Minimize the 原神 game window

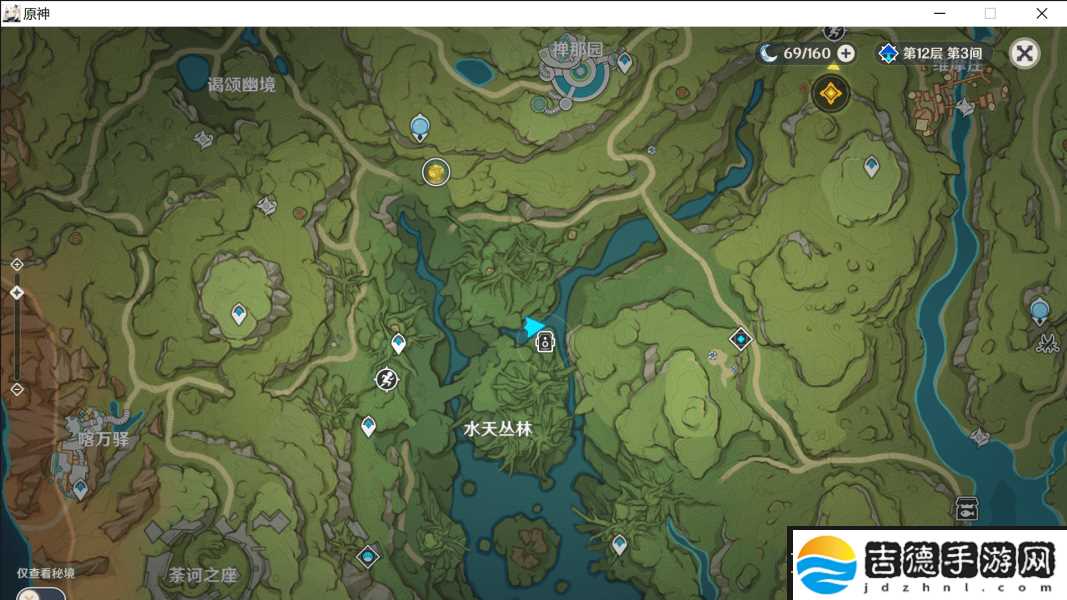pos(940,13)
